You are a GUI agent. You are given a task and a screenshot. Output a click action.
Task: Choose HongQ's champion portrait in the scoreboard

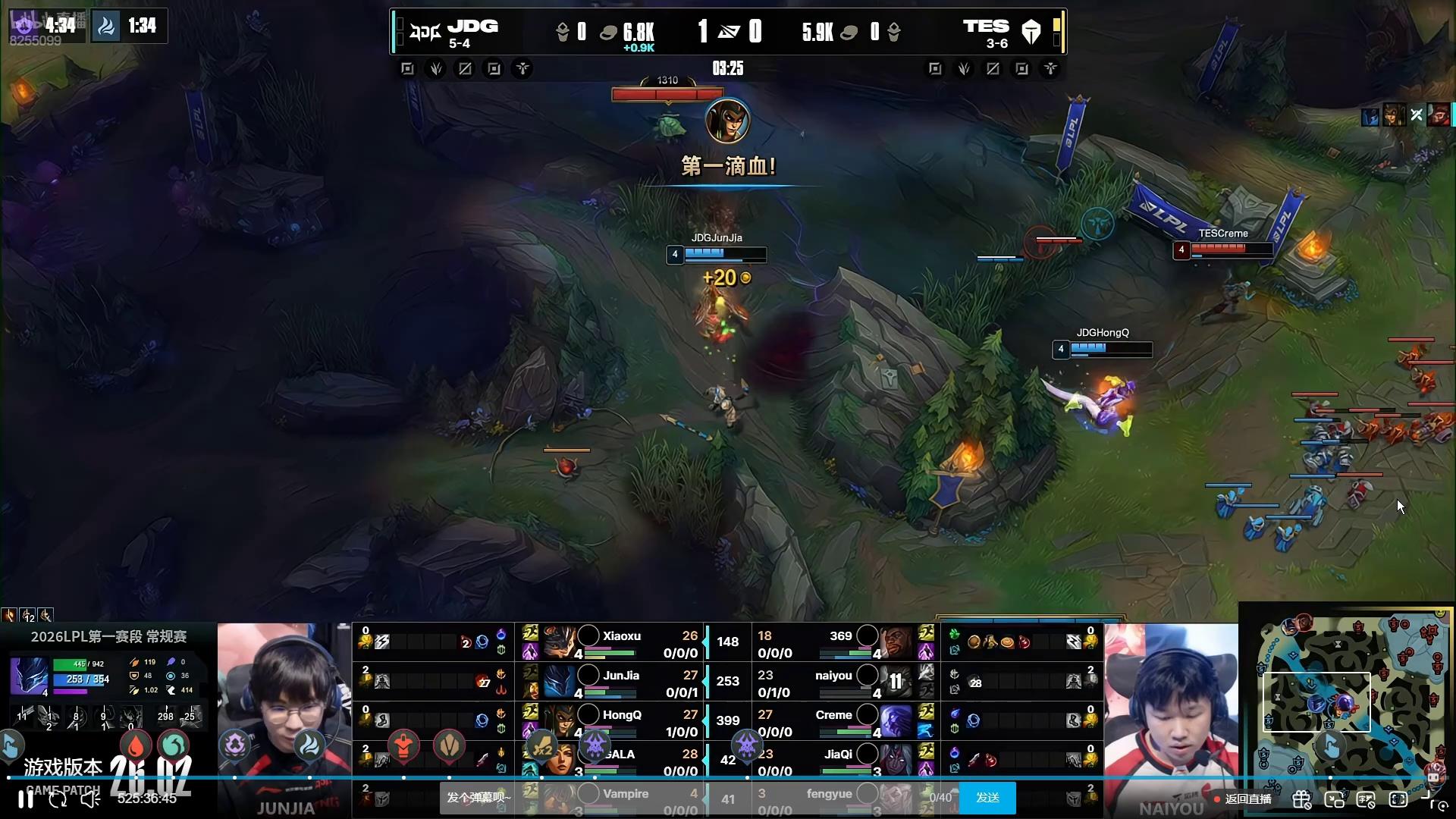[x=560, y=721]
